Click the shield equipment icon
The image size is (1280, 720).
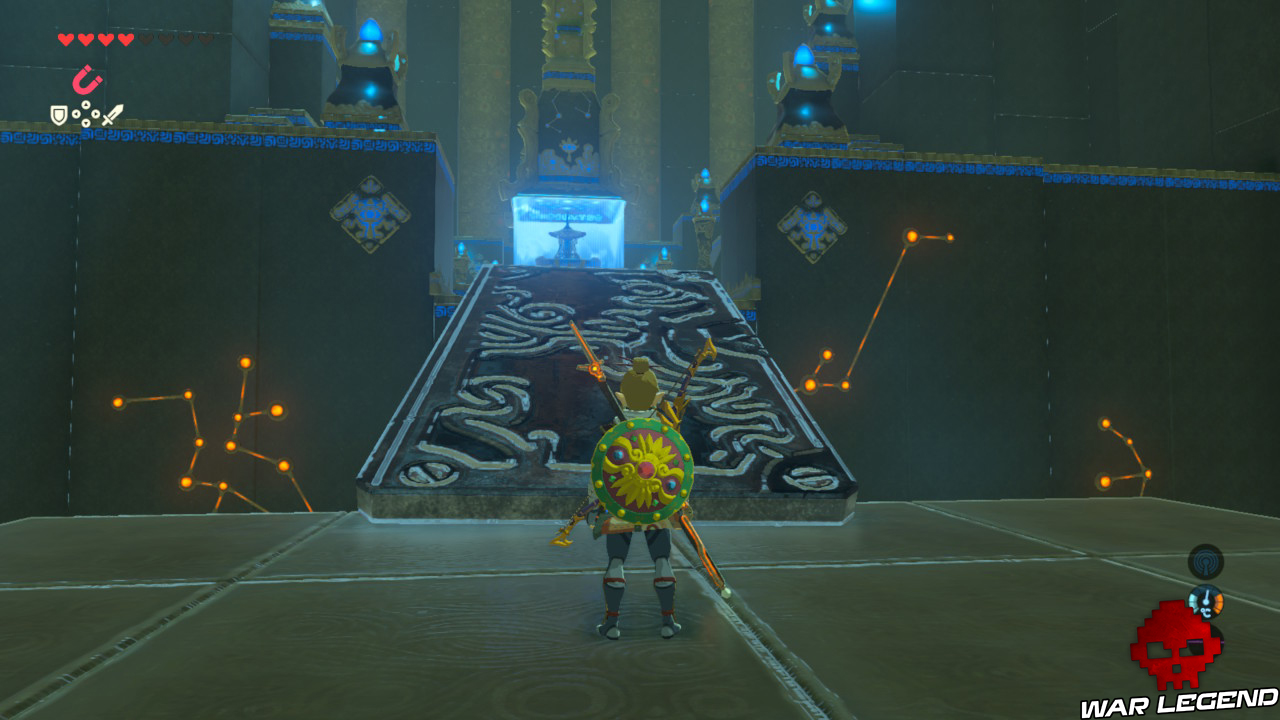point(59,115)
